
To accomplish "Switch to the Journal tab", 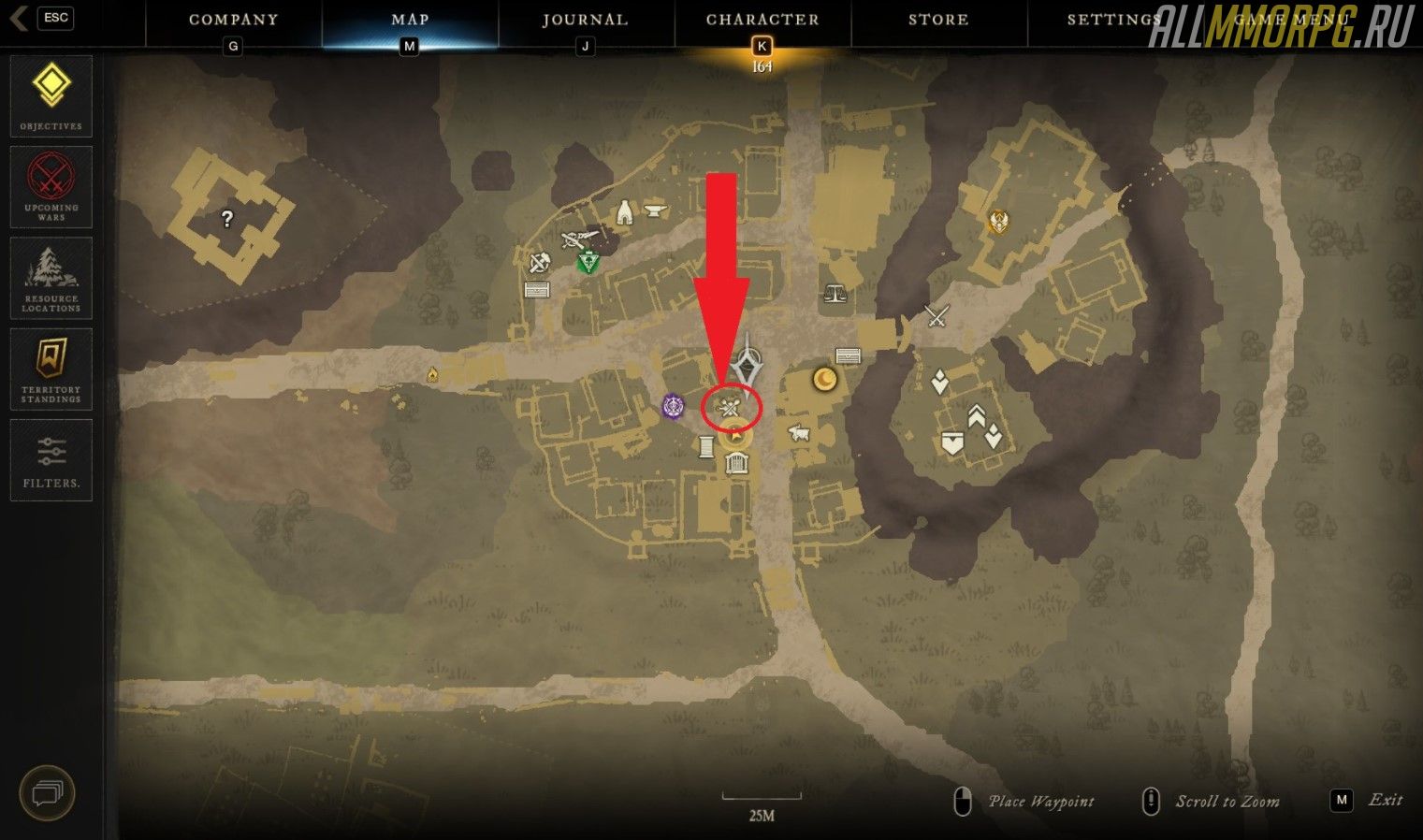I will pyautogui.click(x=586, y=20).
